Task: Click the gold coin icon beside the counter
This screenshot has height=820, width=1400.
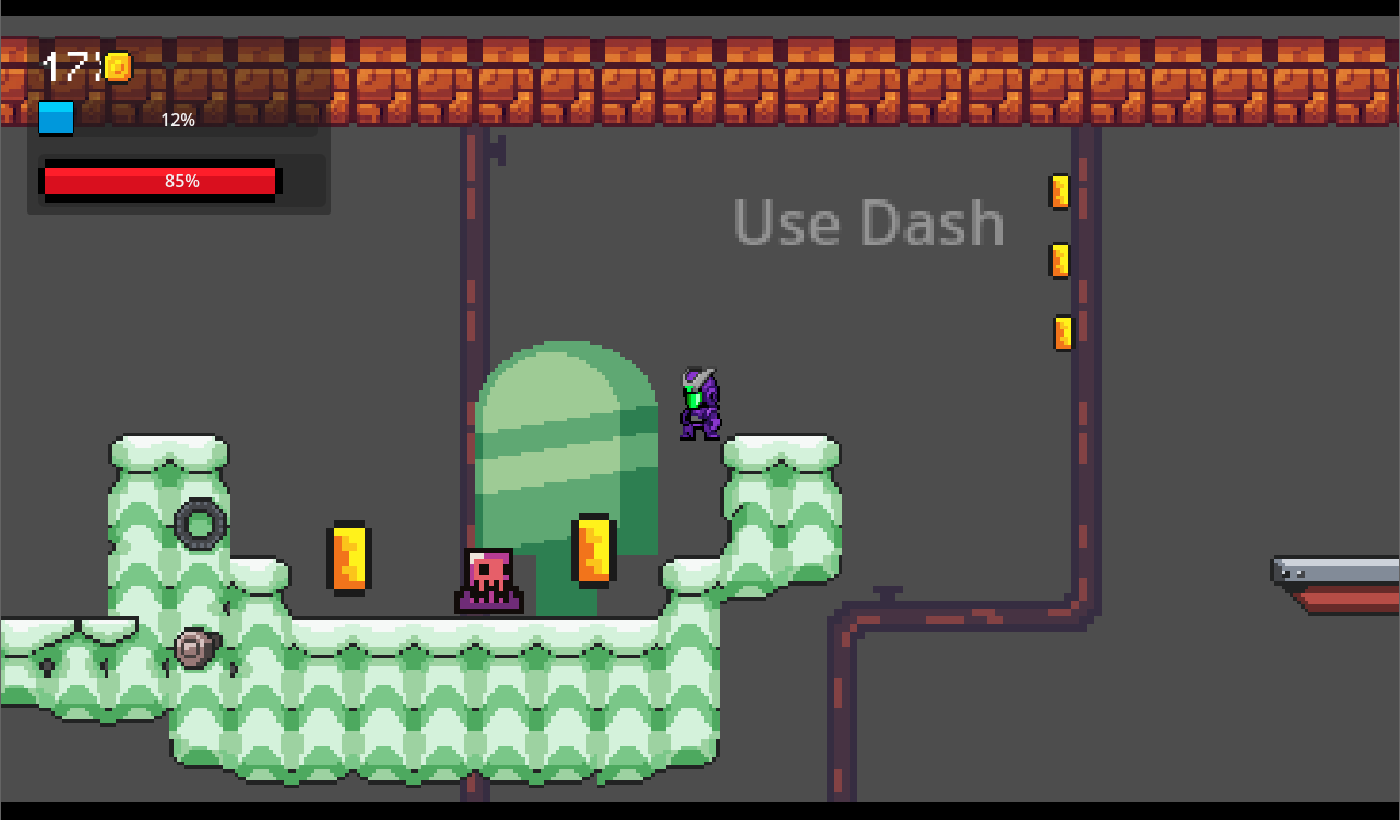Action: pyautogui.click(x=119, y=66)
